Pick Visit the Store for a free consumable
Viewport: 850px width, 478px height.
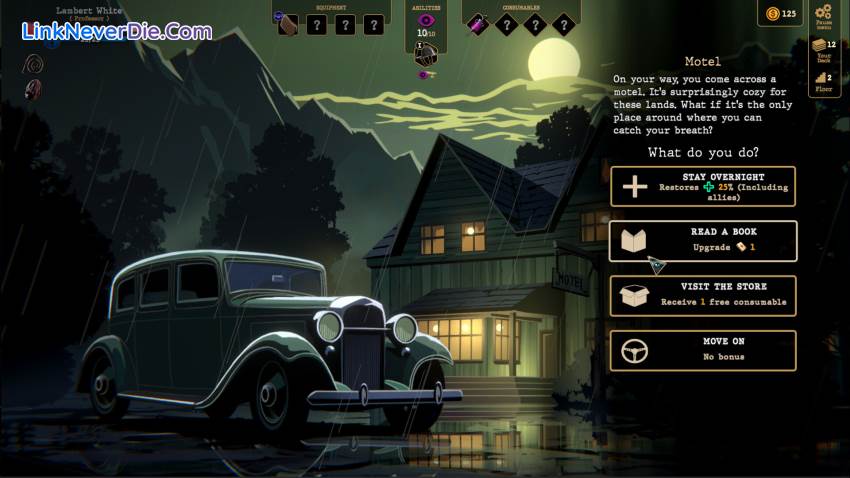point(703,296)
